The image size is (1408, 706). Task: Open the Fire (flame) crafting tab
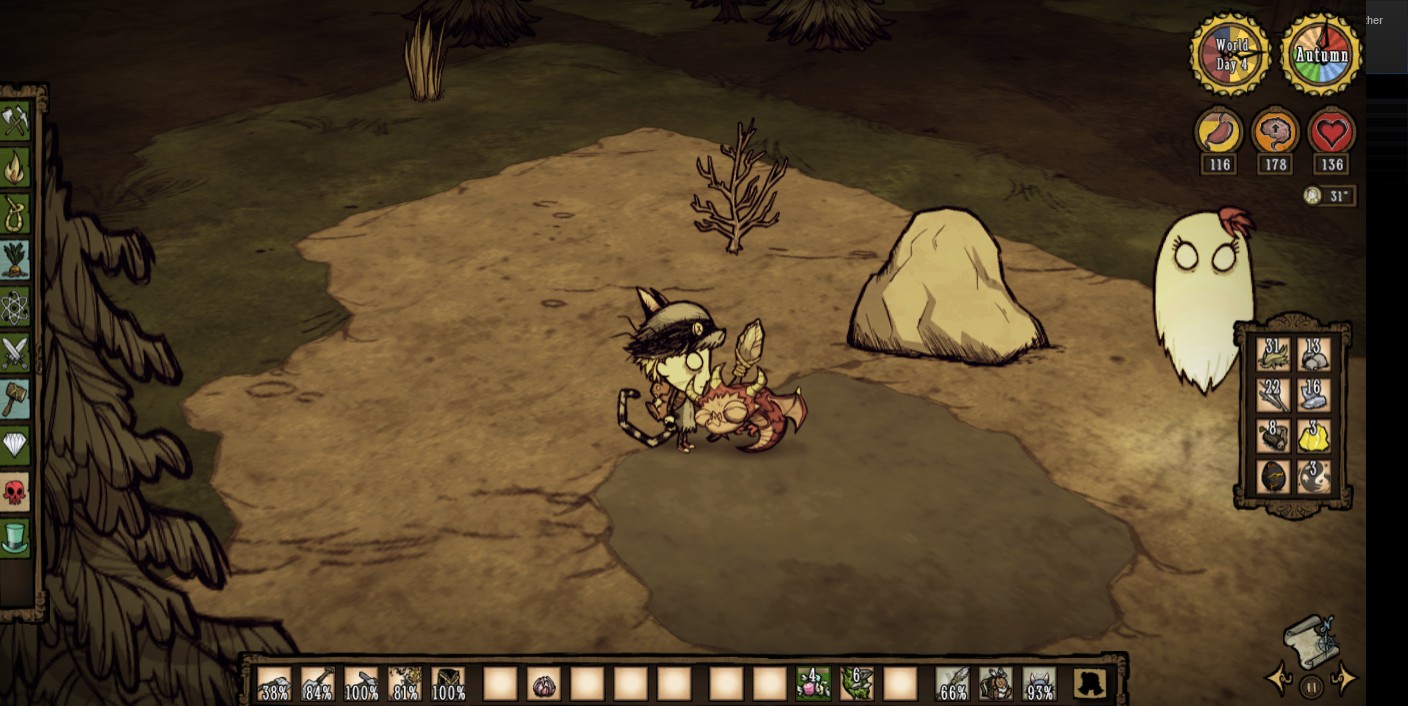coord(15,168)
